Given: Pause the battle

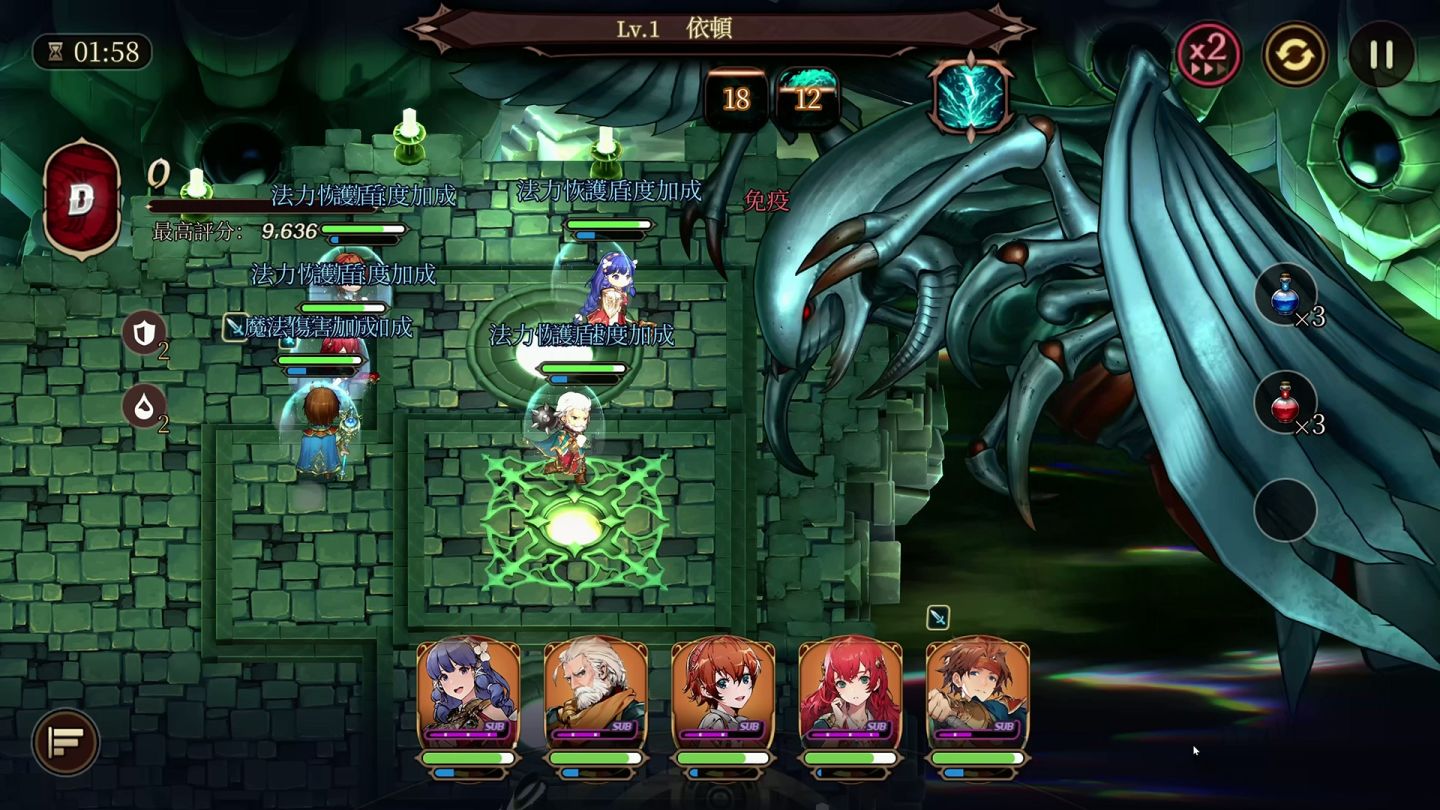Looking at the screenshot, I should (1381, 53).
